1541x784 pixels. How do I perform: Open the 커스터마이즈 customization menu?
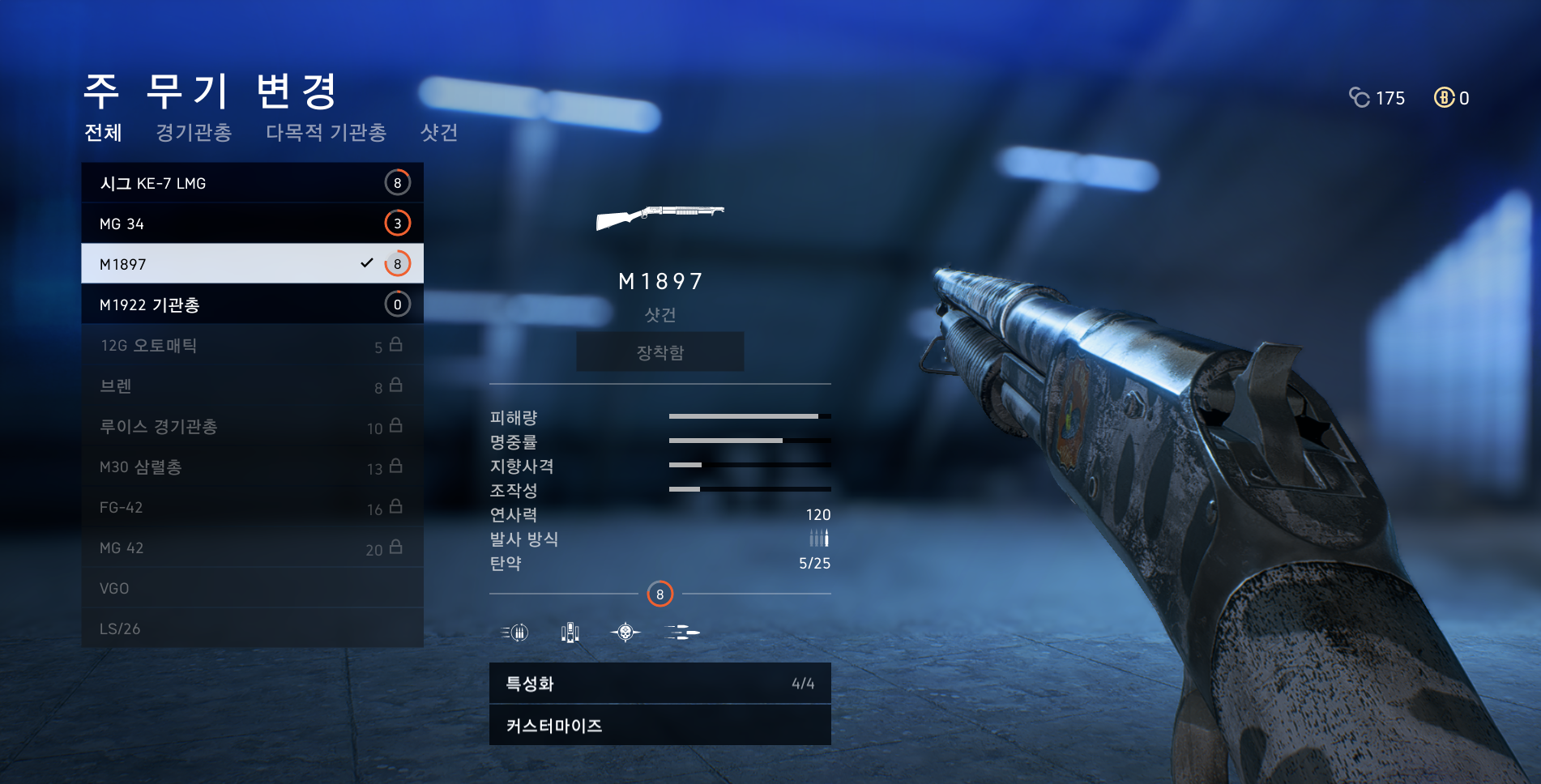[660, 726]
